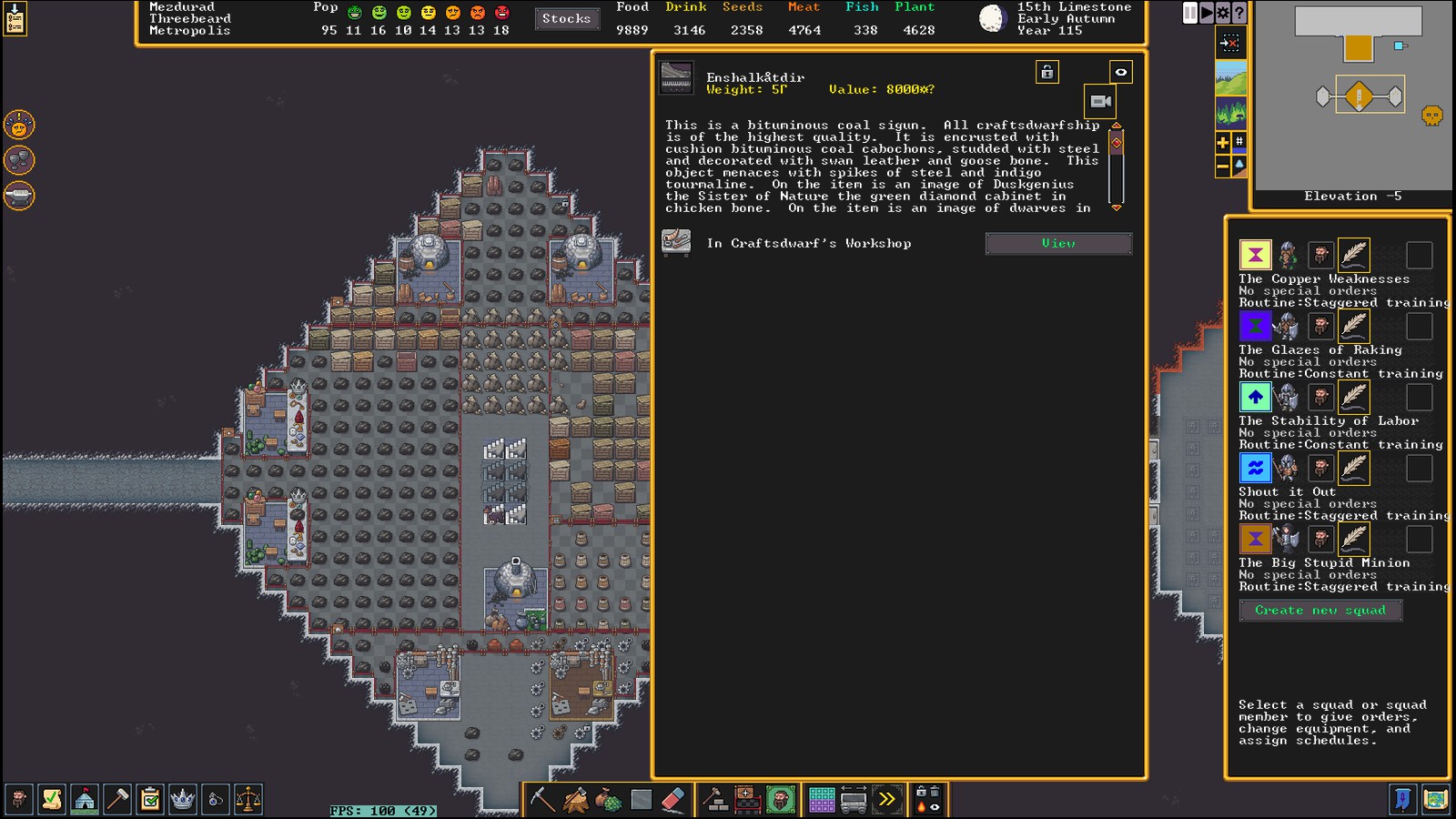This screenshot has height=819, width=1456.
Task: Rename The Glazes of Raking with quill icon
Action: (1354, 327)
